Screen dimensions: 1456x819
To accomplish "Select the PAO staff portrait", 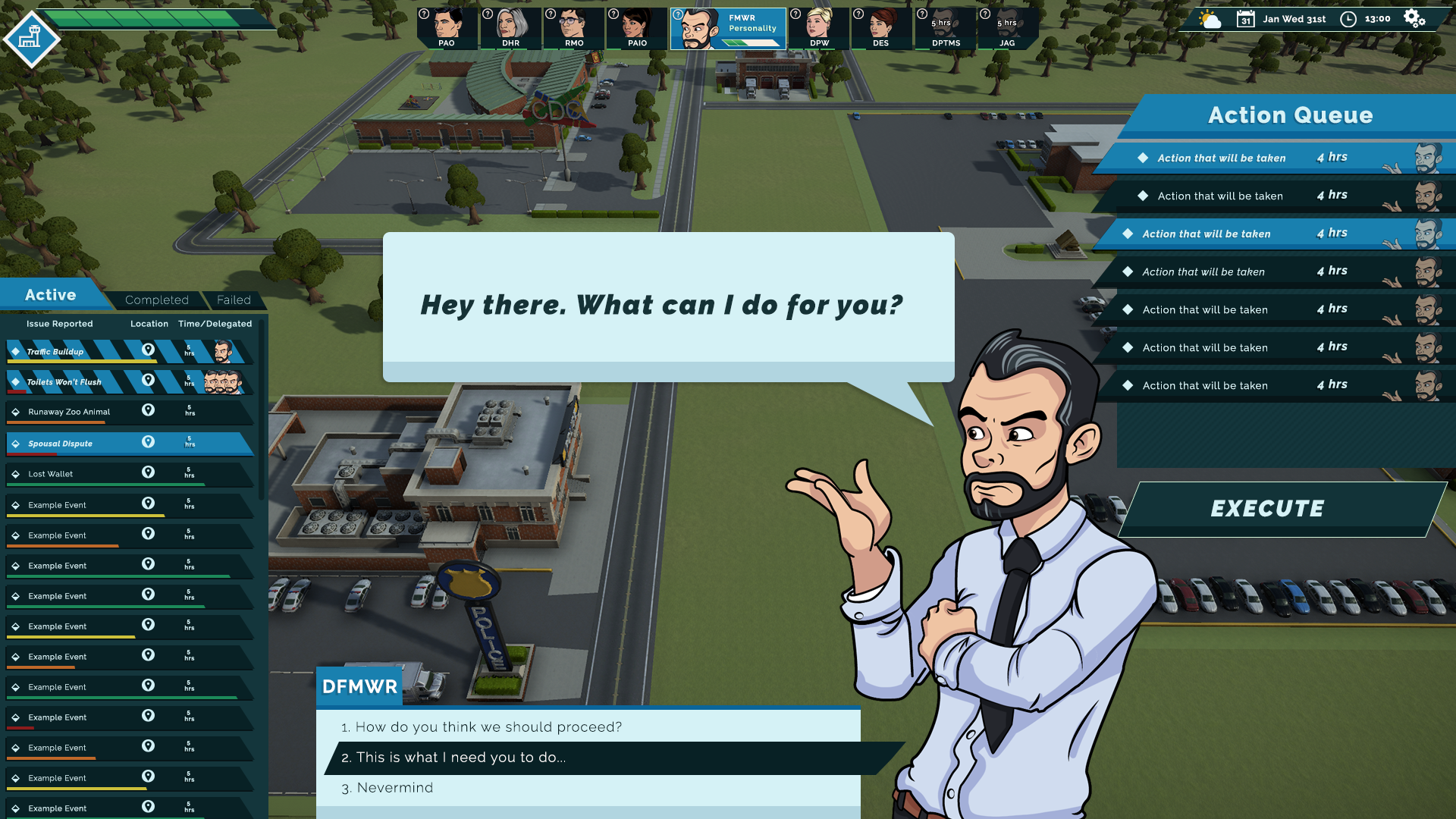I will 447,24.
